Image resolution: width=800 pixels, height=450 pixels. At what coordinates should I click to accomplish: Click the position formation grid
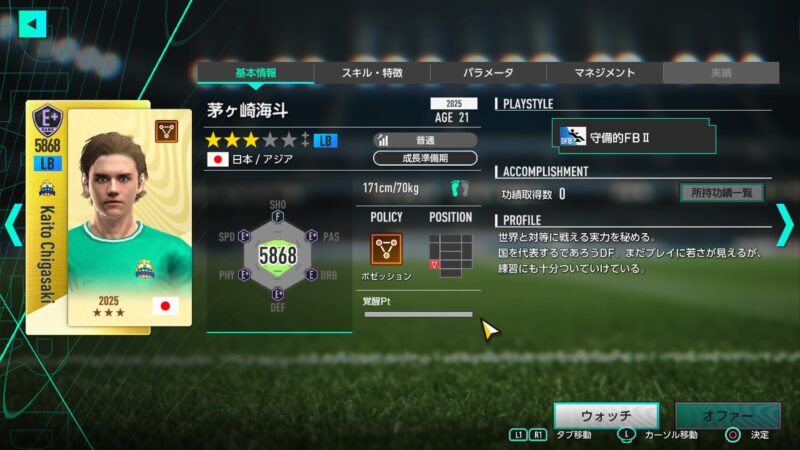(x=450, y=255)
